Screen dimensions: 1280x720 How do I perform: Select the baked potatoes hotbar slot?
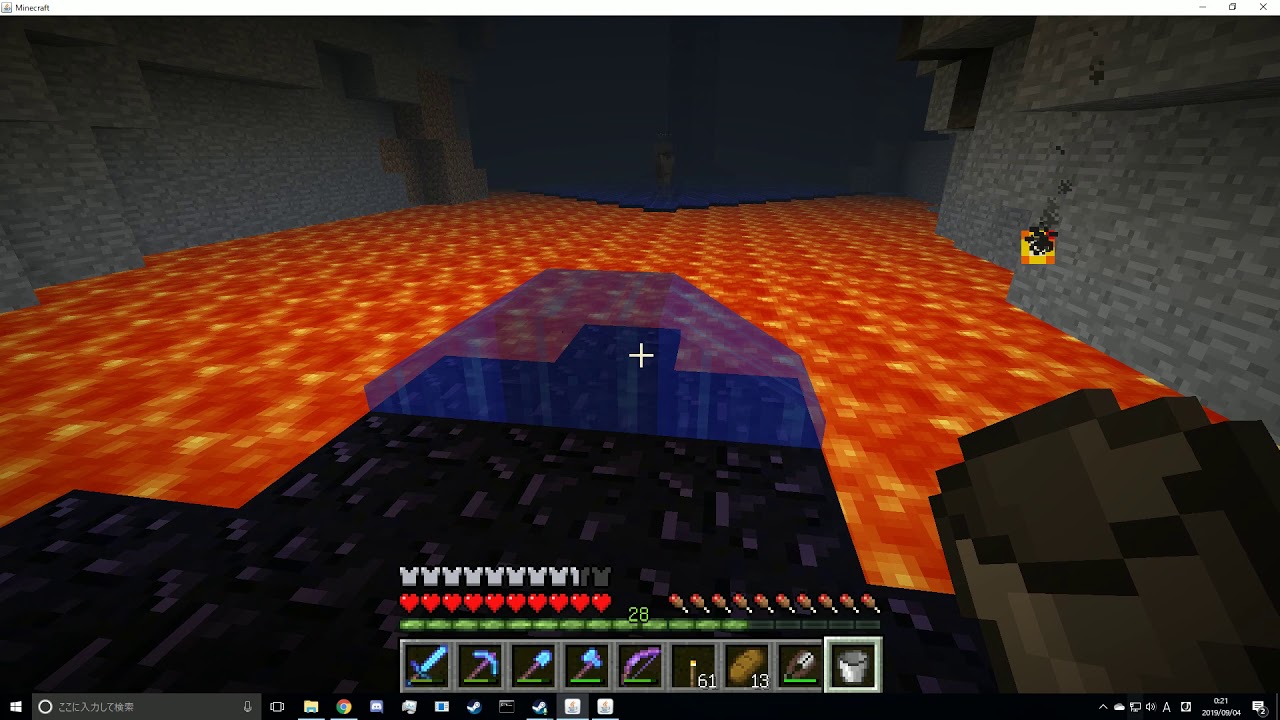tap(748, 665)
